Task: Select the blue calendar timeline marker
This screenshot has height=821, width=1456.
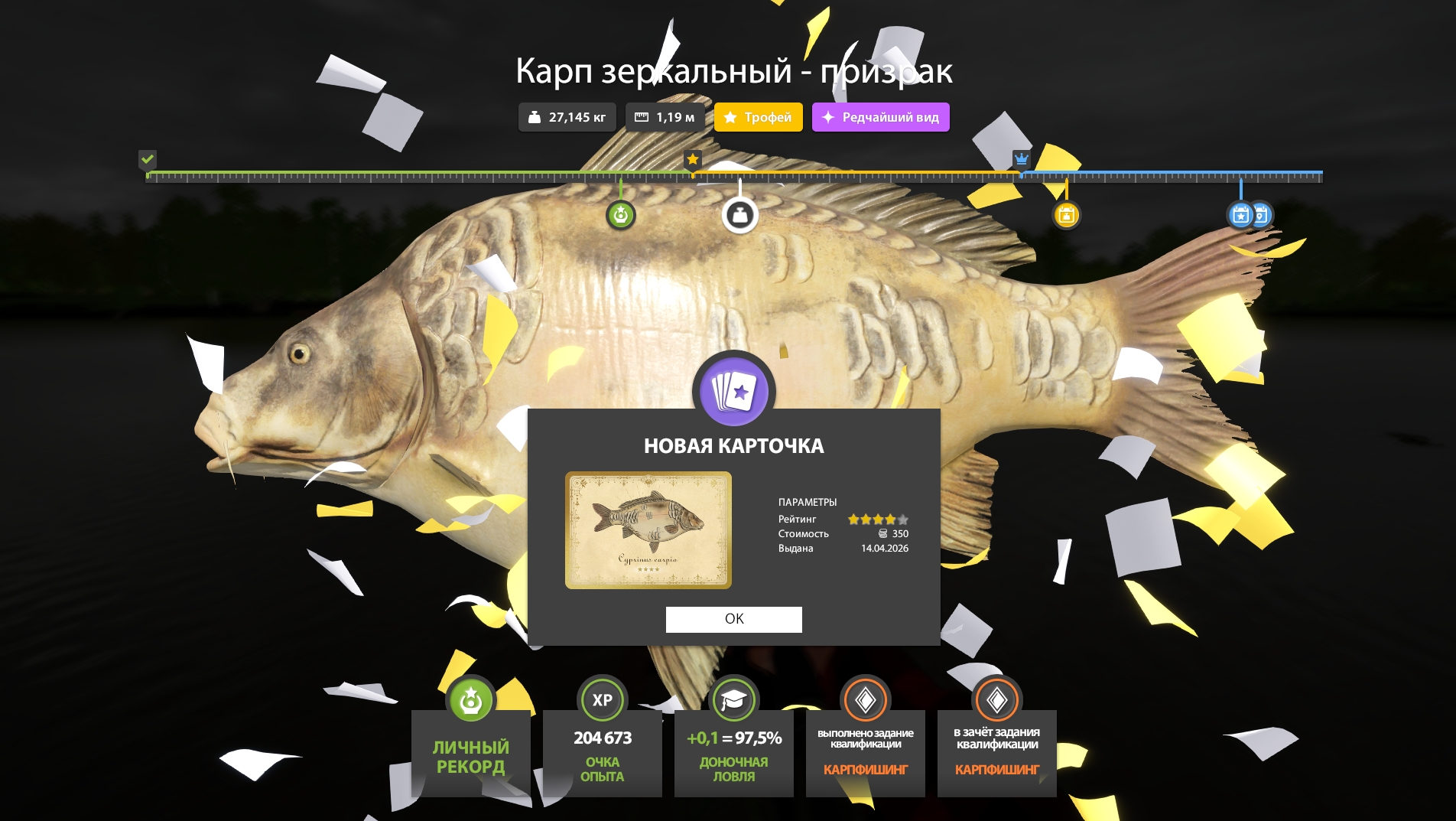Action: point(1241,215)
